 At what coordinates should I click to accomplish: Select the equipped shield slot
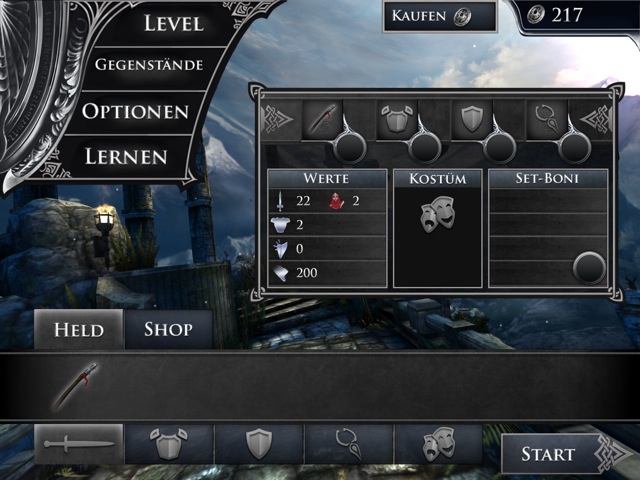(471, 120)
